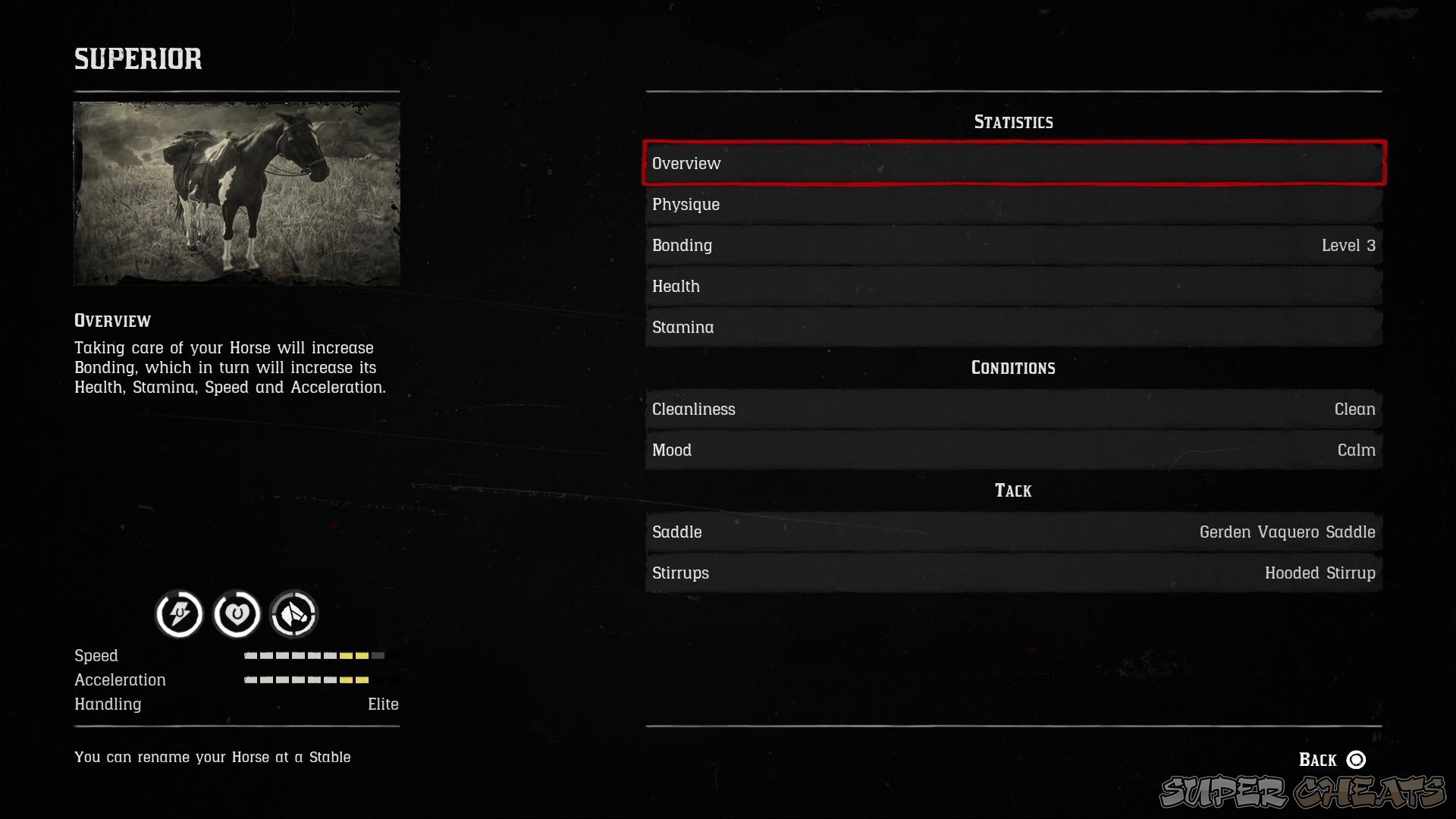Screen dimensions: 1456x819
Task: Open the Gerden Vaquero Saddle entry
Action: pyautogui.click(x=1014, y=532)
